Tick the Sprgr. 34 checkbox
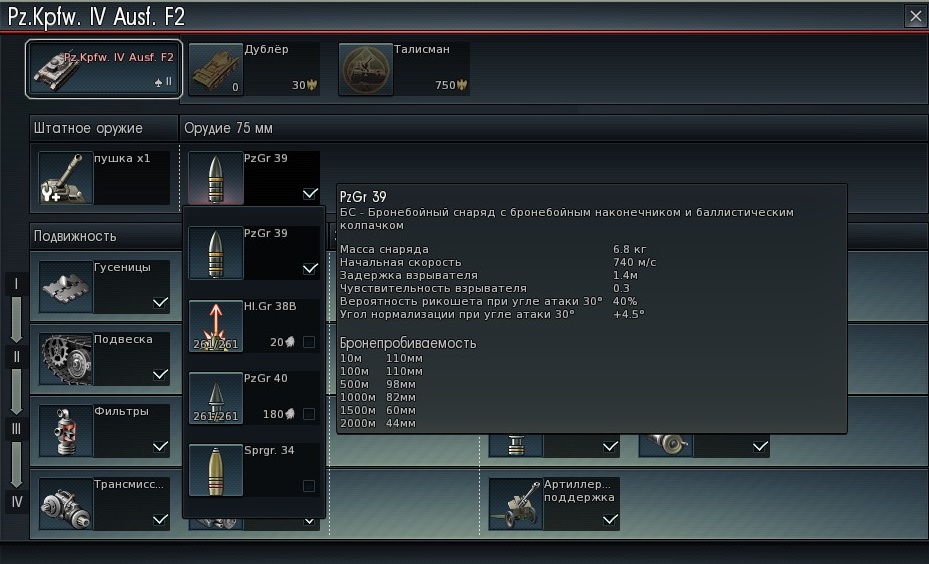Screen dimensions: 929x564 (309, 486)
